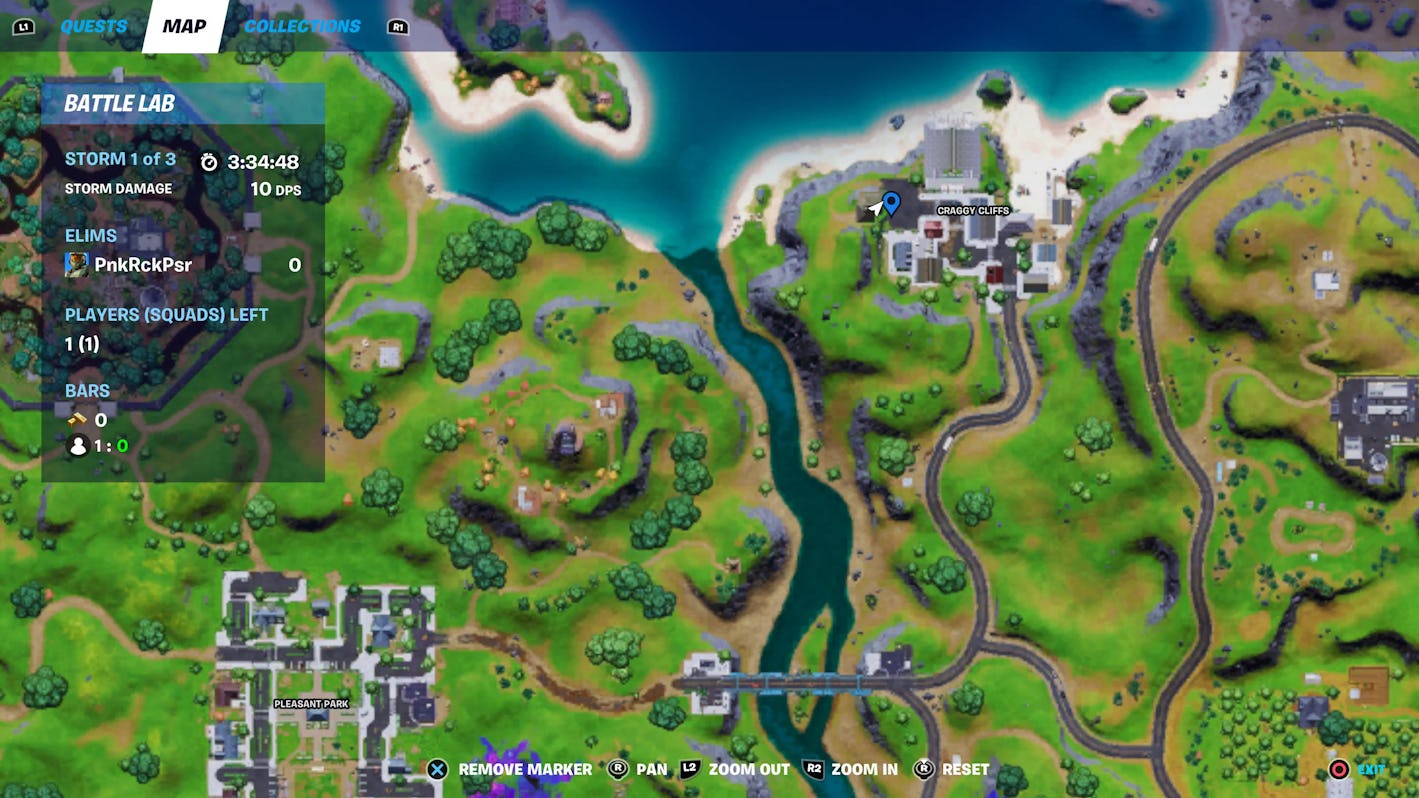Viewport: 1419px width, 798px height.
Task: Click the R1 bumper icon beside COLLECTIONS
Action: tap(399, 26)
